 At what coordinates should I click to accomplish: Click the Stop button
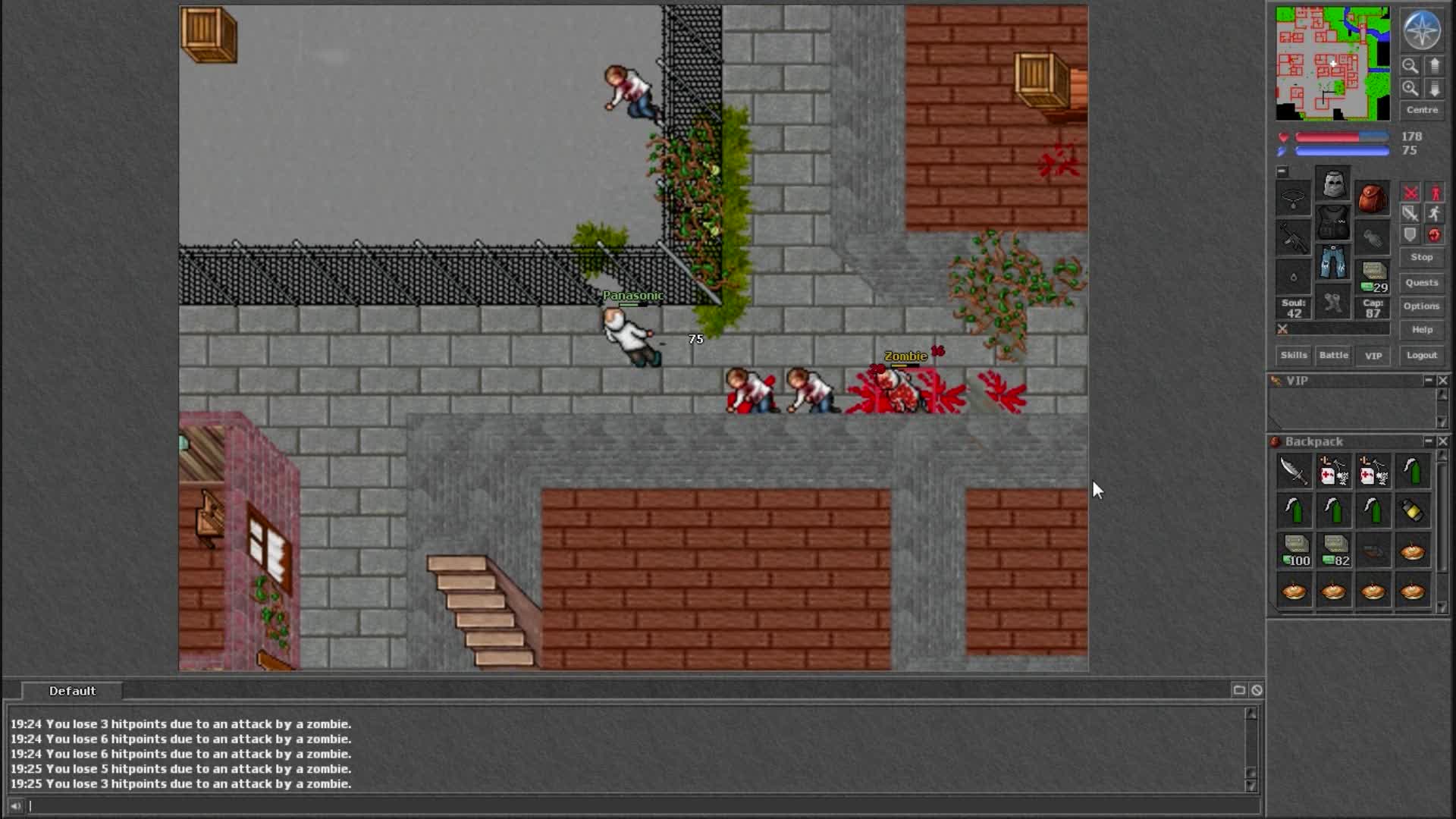point(1421,257)
